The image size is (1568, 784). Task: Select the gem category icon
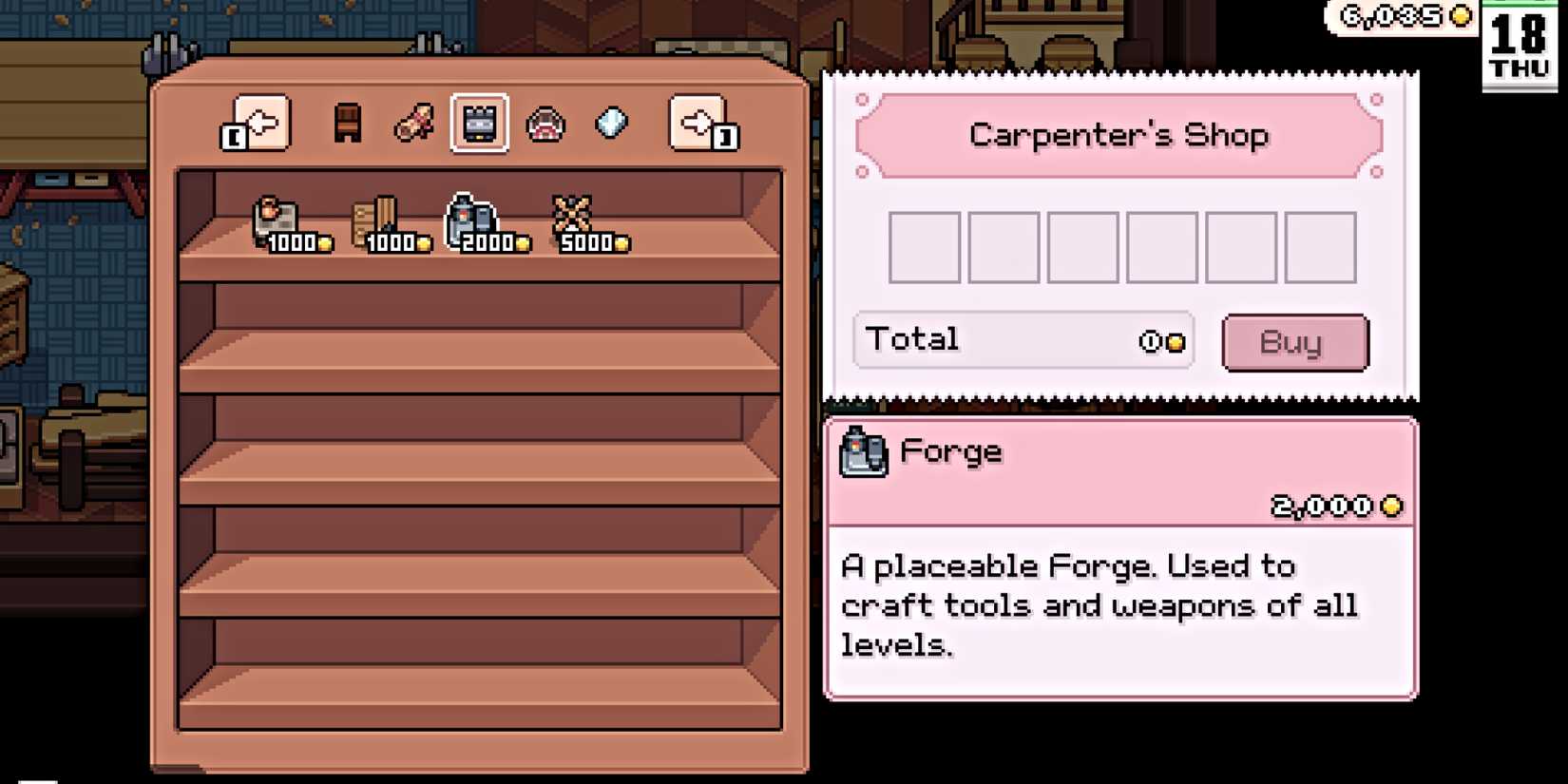tap(612, 123)
